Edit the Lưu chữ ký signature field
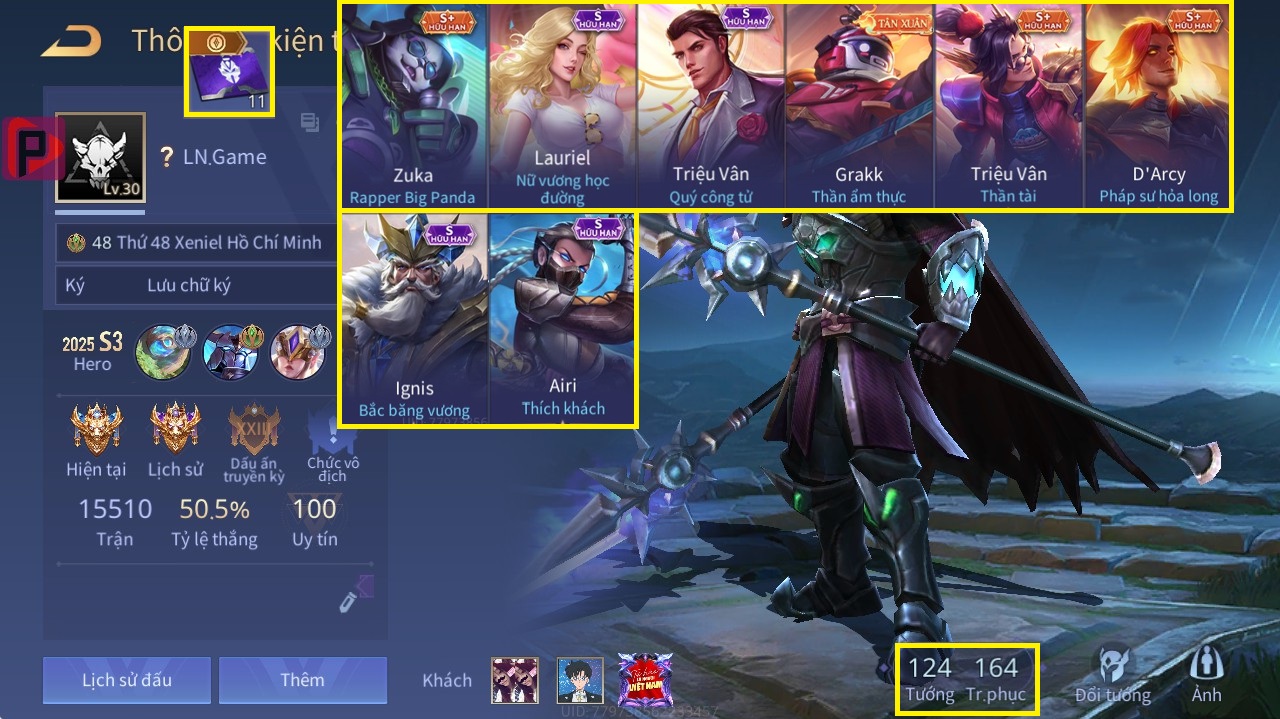Viewport: 1280px width, 719px height. [189, 286]
